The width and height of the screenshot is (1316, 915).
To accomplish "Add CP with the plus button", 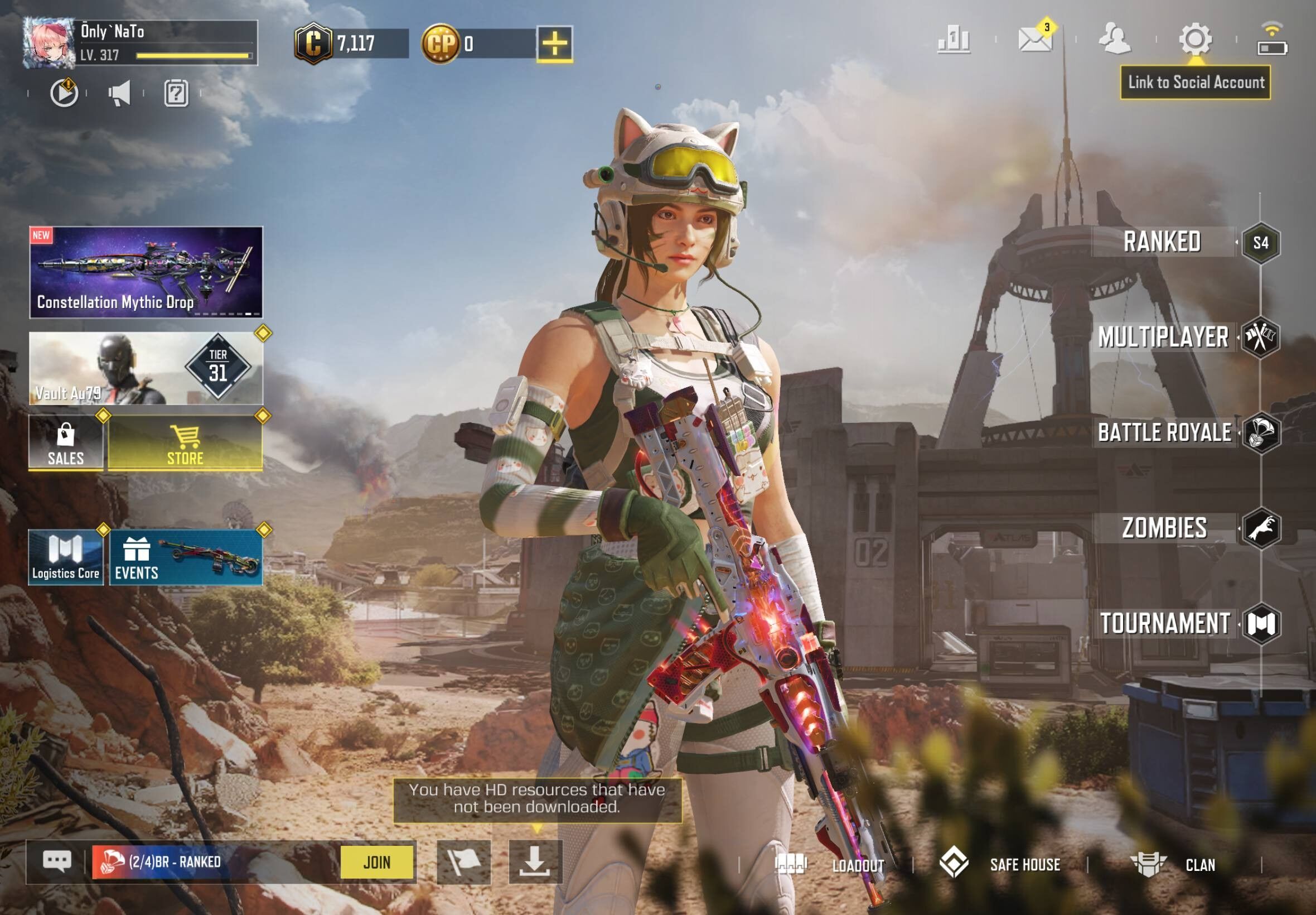I will (x=555, y=44).
